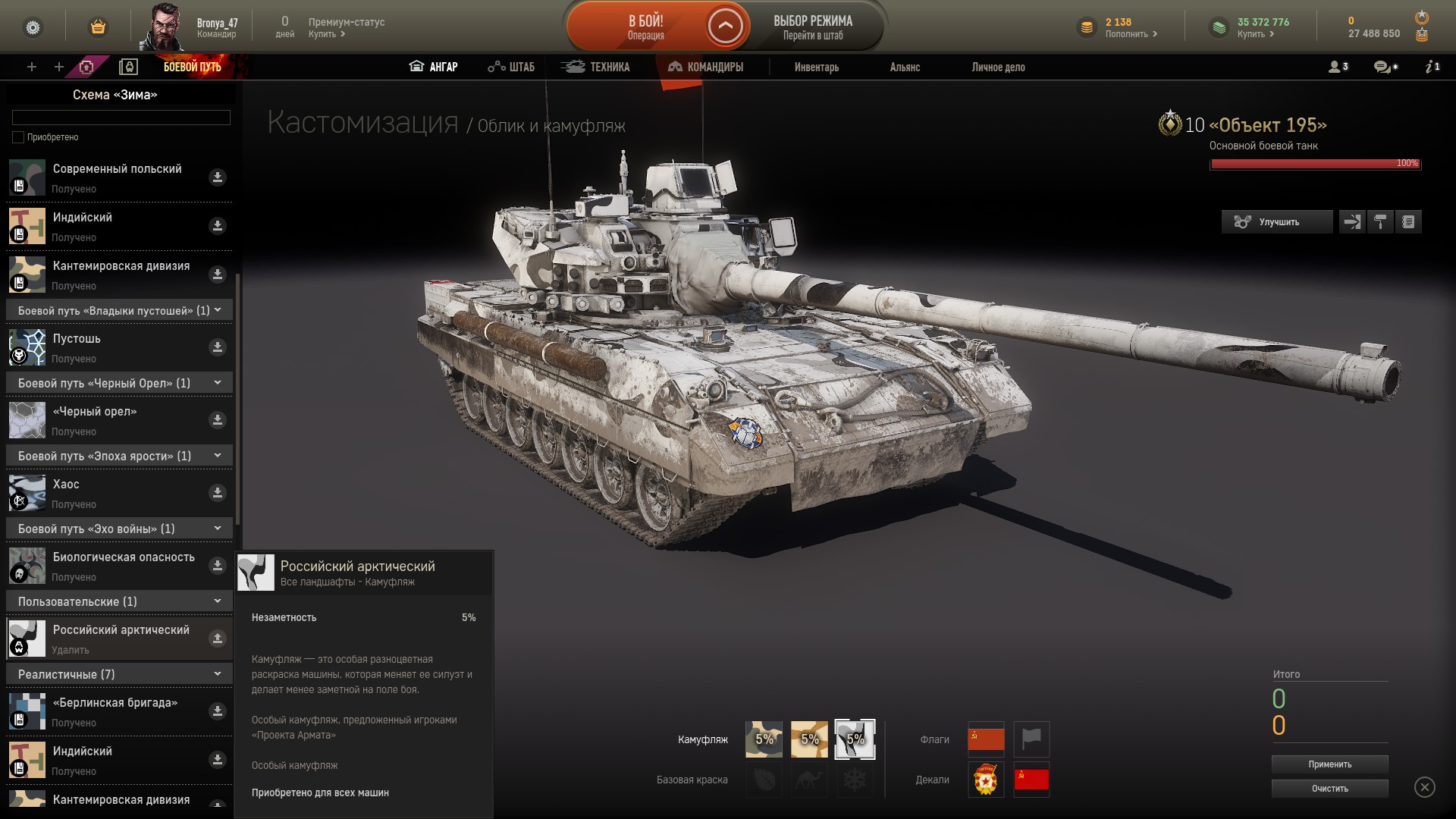Click the exit customization arrow icon
The image size is (1456, 819).
[x=1352, y=221]
